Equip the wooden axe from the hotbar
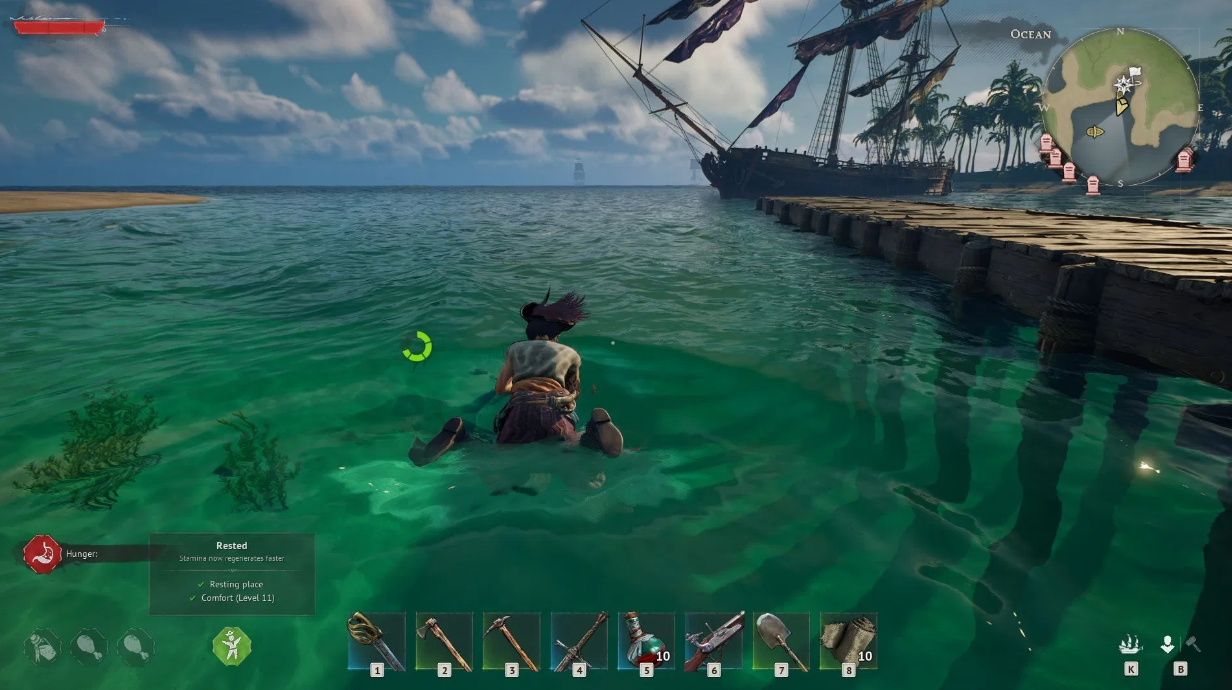The image size is (1232, 690). tap(444, 640)
